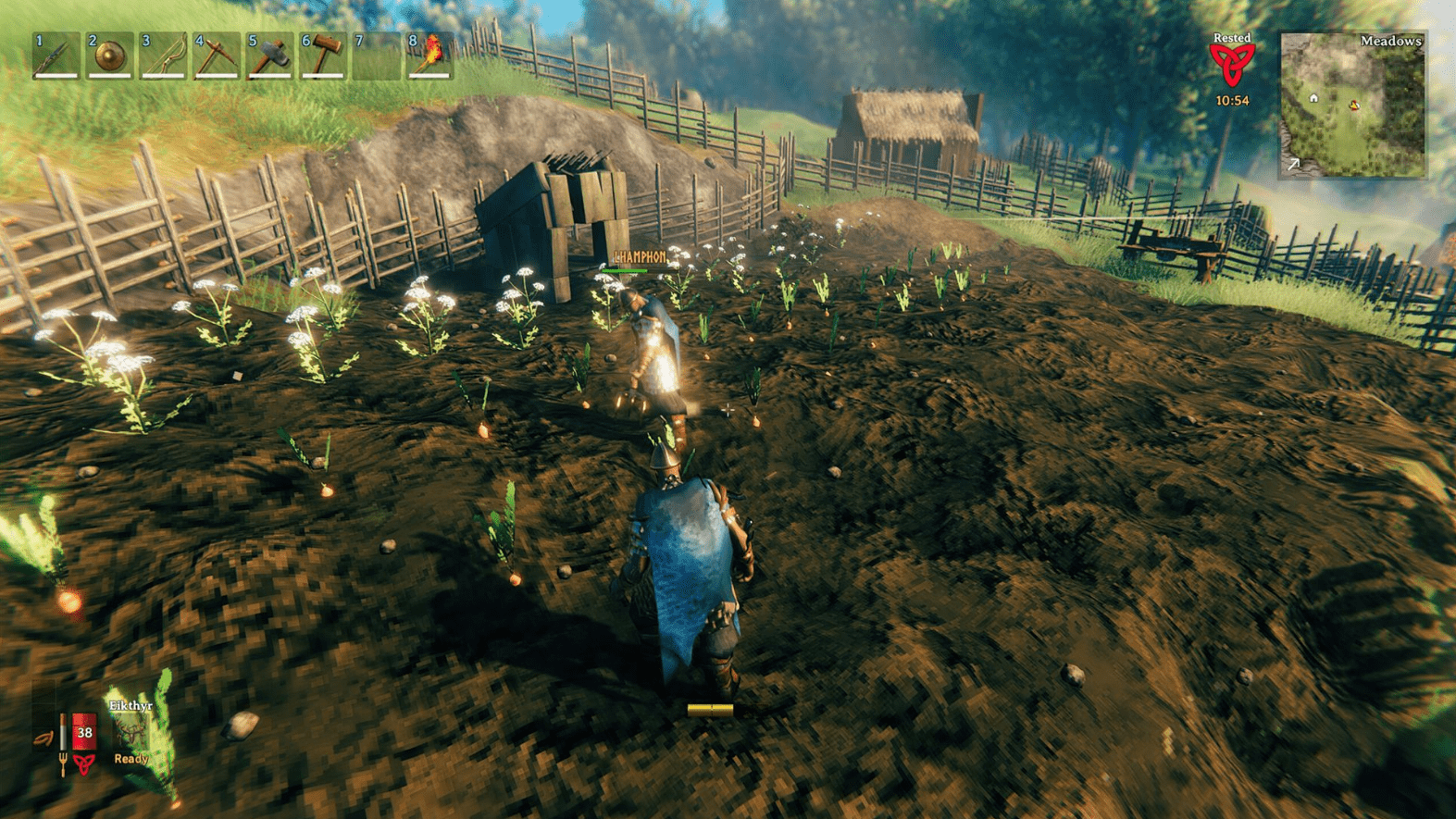Equip the build hammer in hotbar slot 6
This screenshot has width=1456, height=819.
coord(322,57)
